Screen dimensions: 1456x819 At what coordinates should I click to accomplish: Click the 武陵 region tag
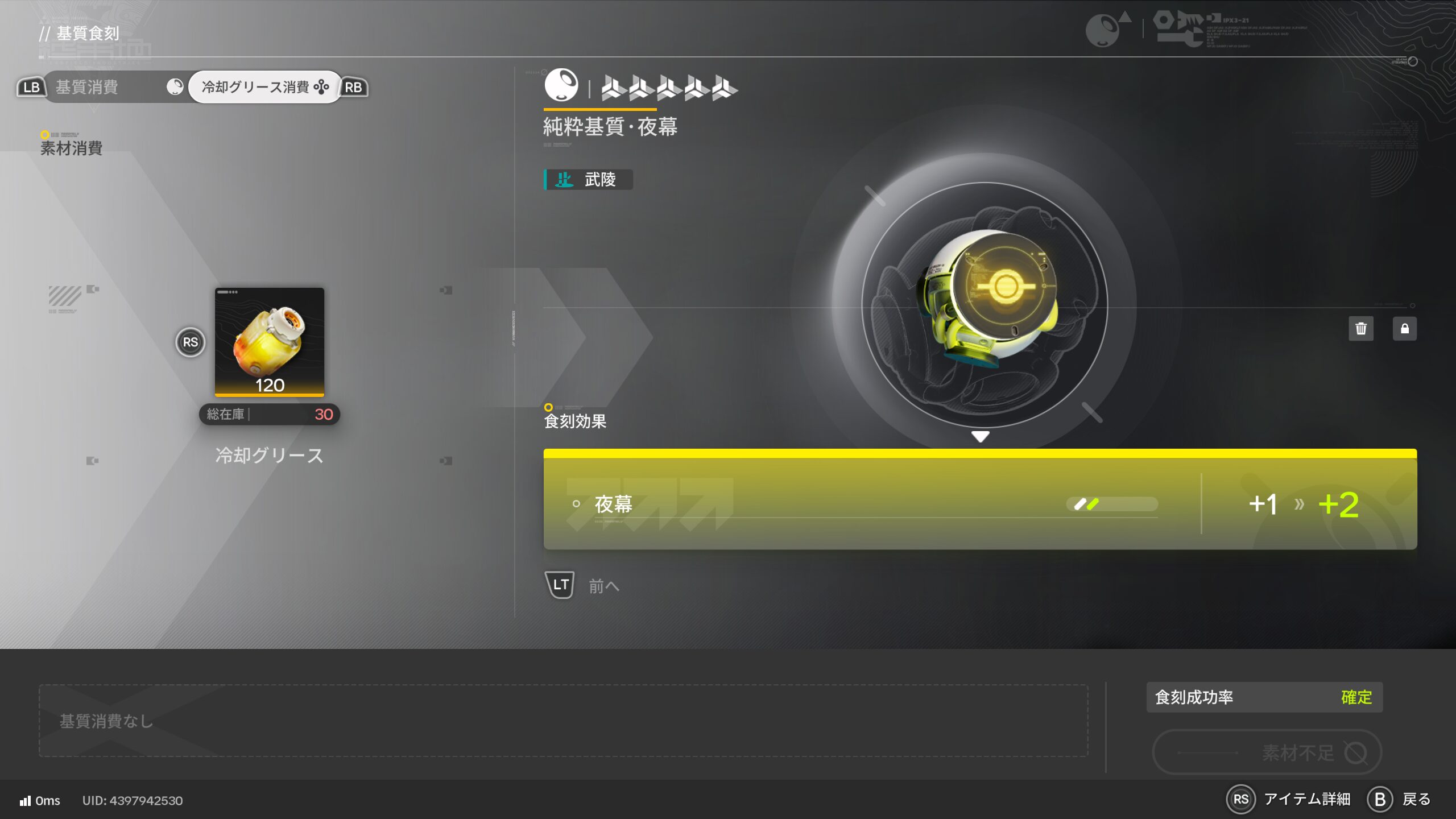tap(589, 180)
